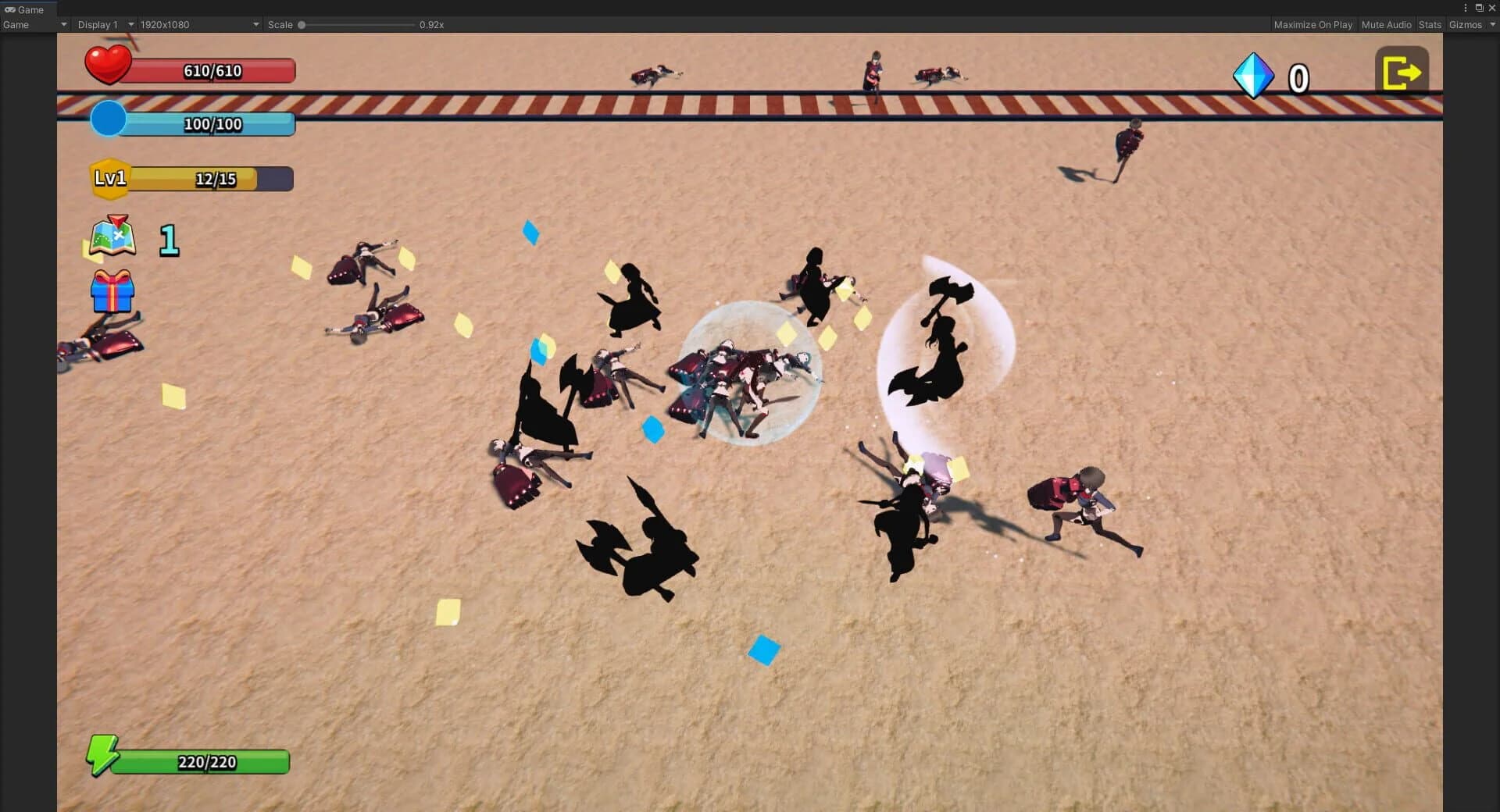Image resolution: width=1500 pixels, height=812 pixels.
Task: Adjust the Scale slider
Action: tap(301, 24)
